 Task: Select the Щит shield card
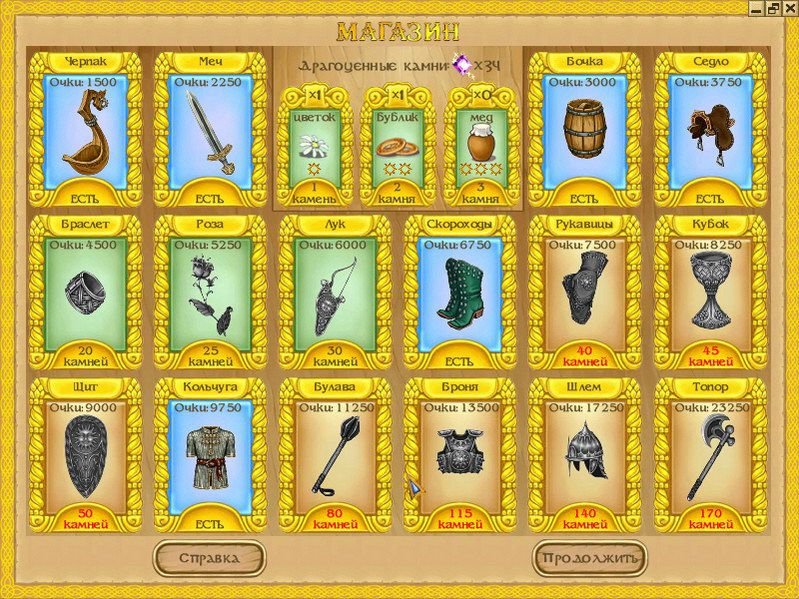click(86, 454)
